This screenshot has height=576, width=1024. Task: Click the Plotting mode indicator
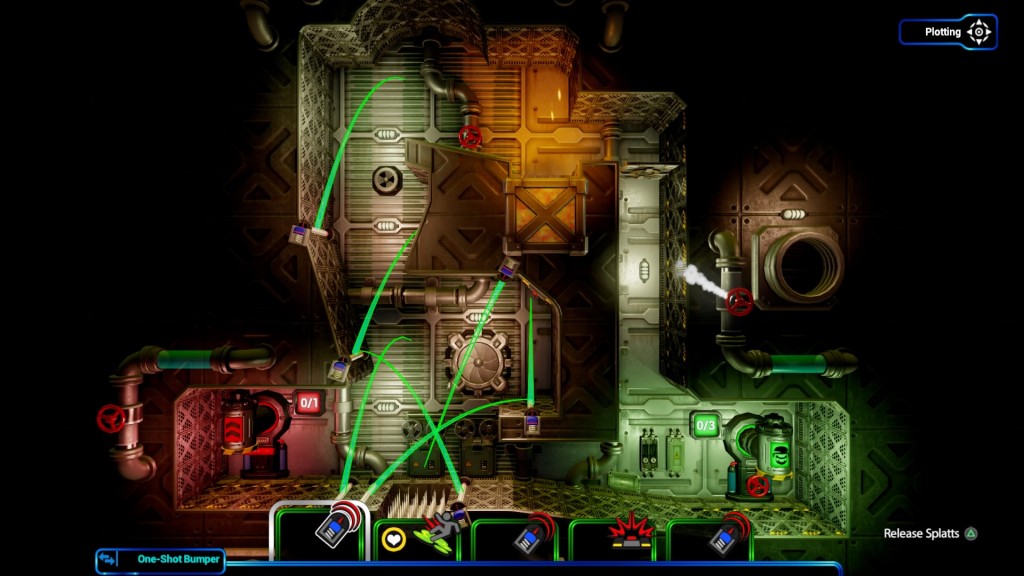click(947, 32)
